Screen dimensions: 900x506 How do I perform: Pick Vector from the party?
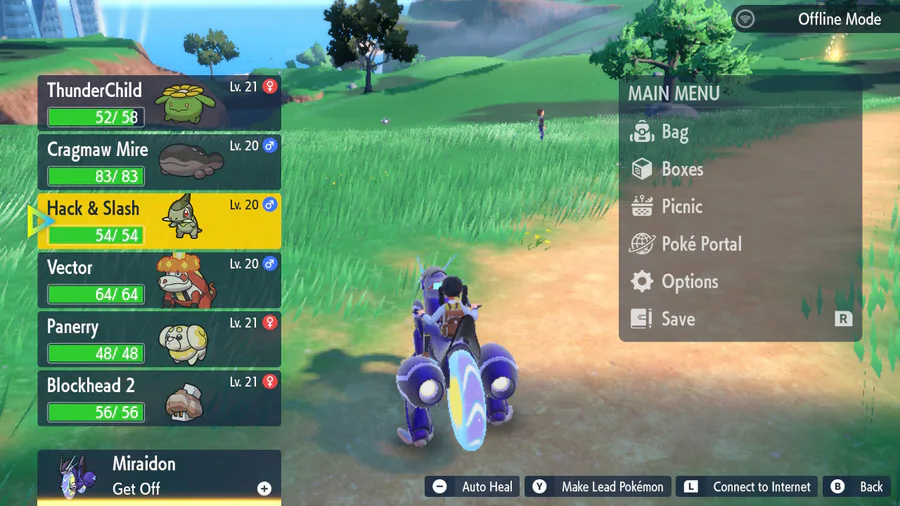point(159,280)
